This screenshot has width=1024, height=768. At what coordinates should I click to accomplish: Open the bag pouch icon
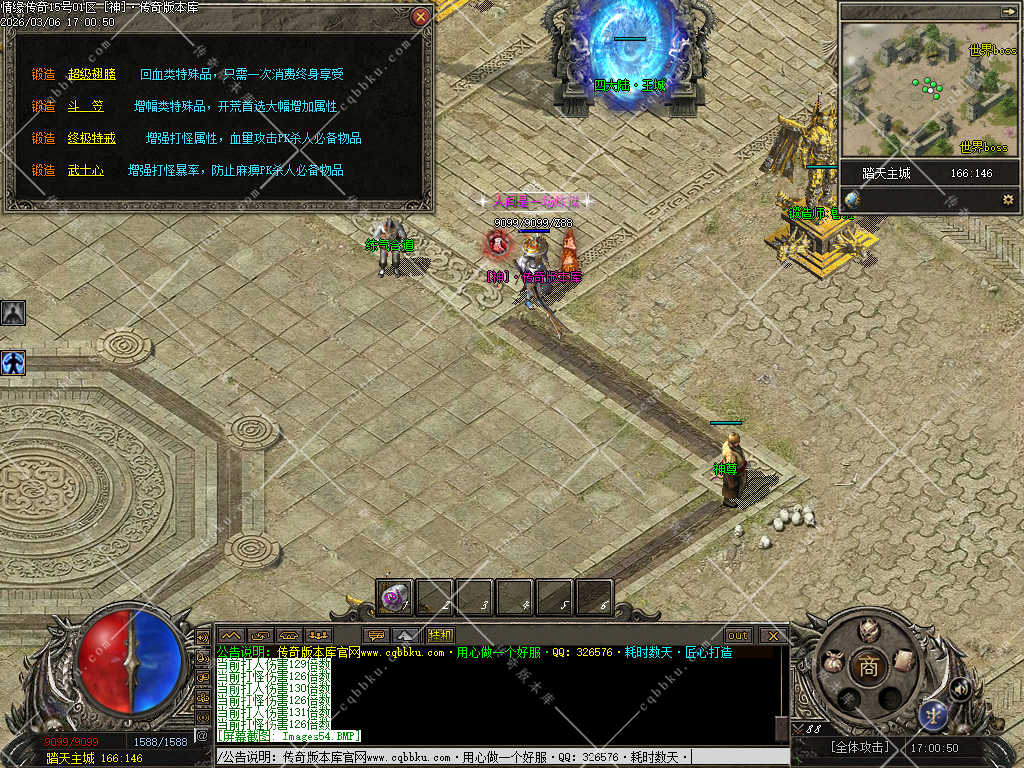831,662
